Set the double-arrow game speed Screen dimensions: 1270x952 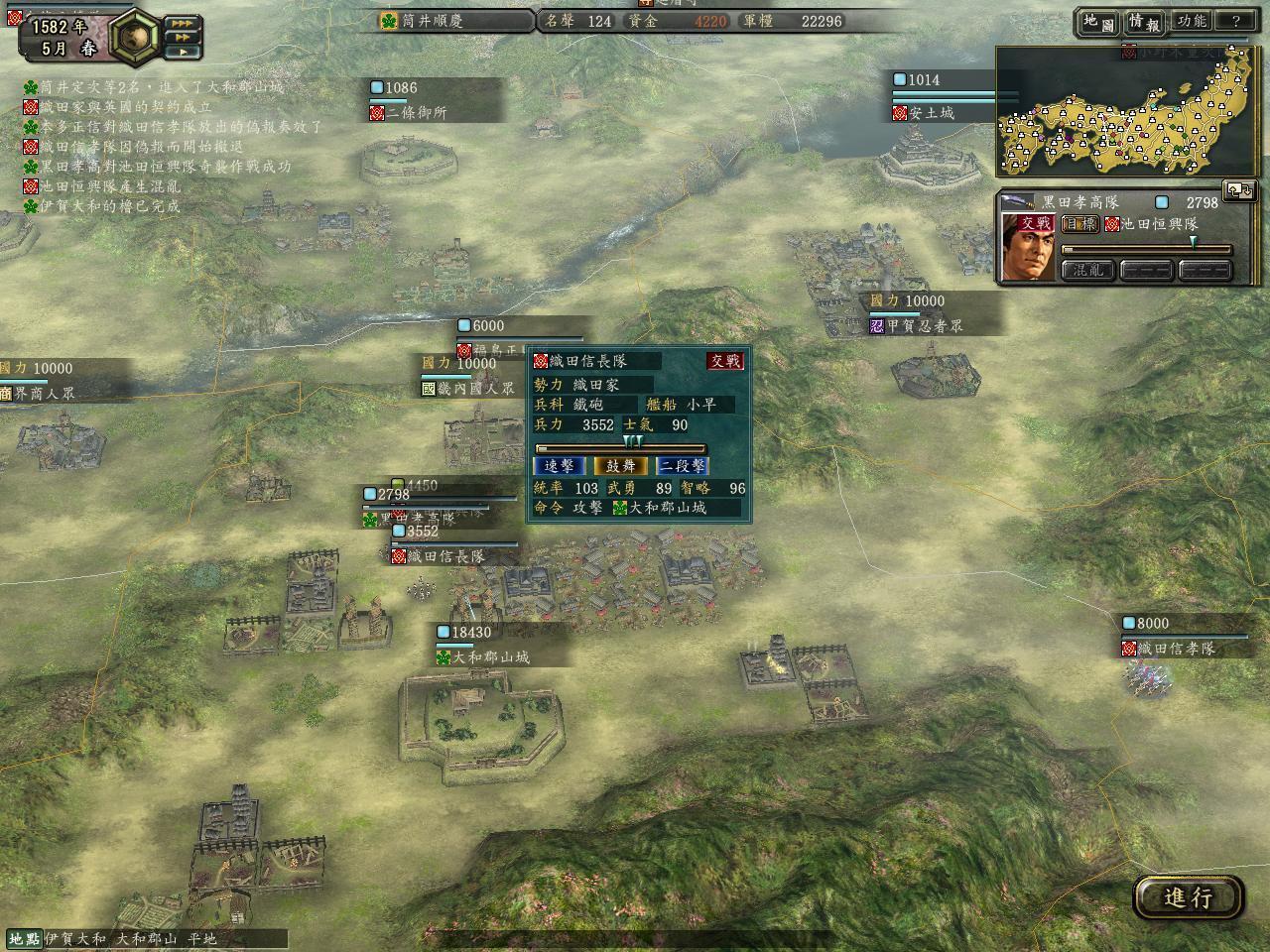click(182, 37)
